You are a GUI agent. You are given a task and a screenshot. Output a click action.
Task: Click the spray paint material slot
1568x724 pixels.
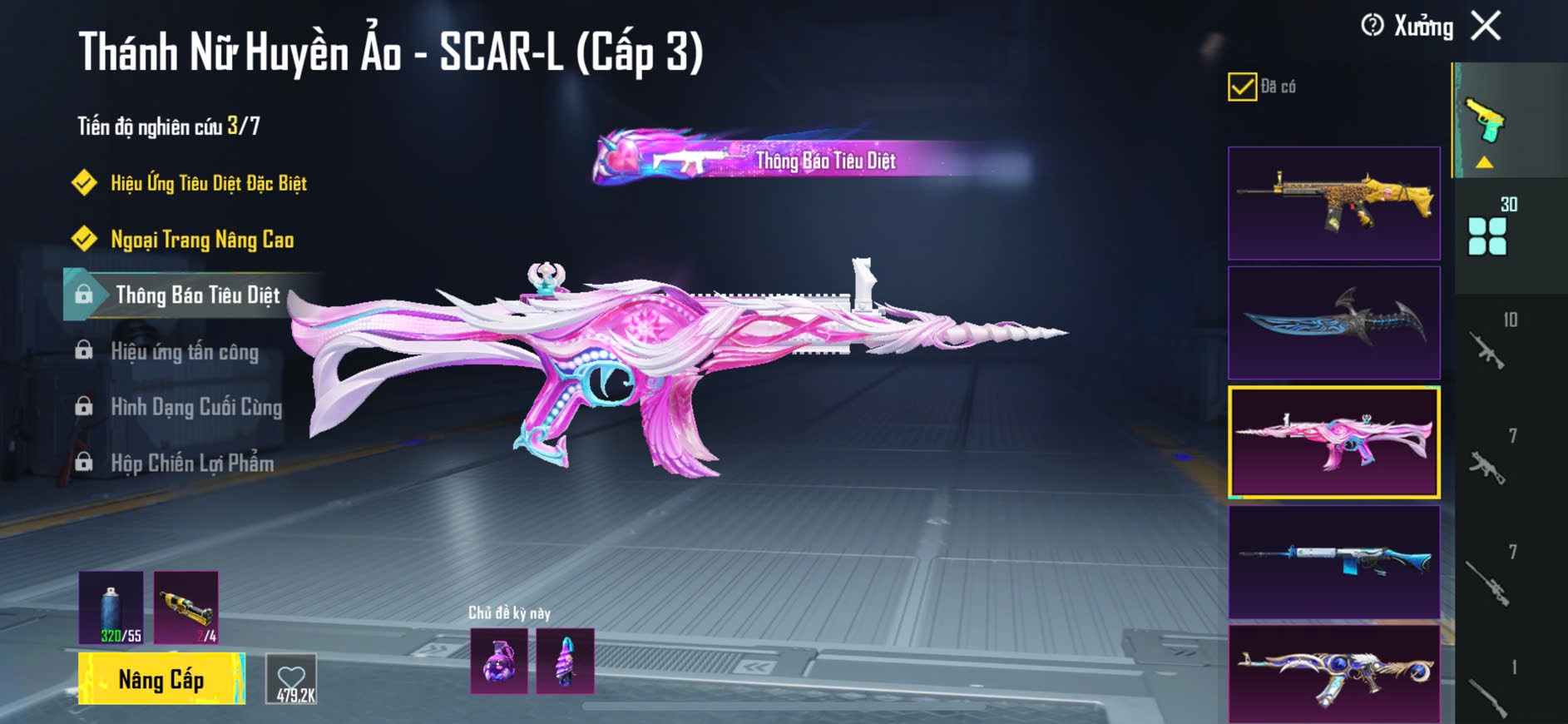(x=111, y=607)
